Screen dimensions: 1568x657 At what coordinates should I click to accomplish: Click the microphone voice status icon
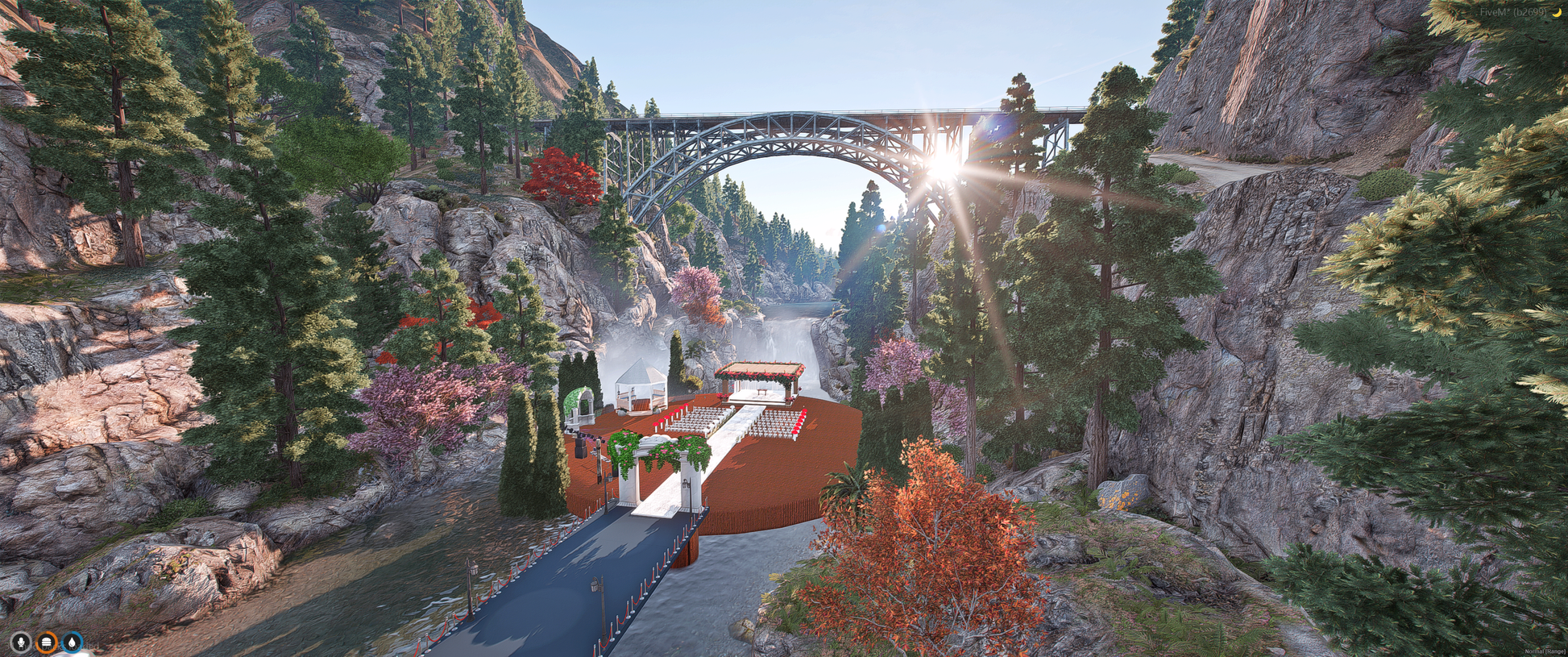click(21, 642)
